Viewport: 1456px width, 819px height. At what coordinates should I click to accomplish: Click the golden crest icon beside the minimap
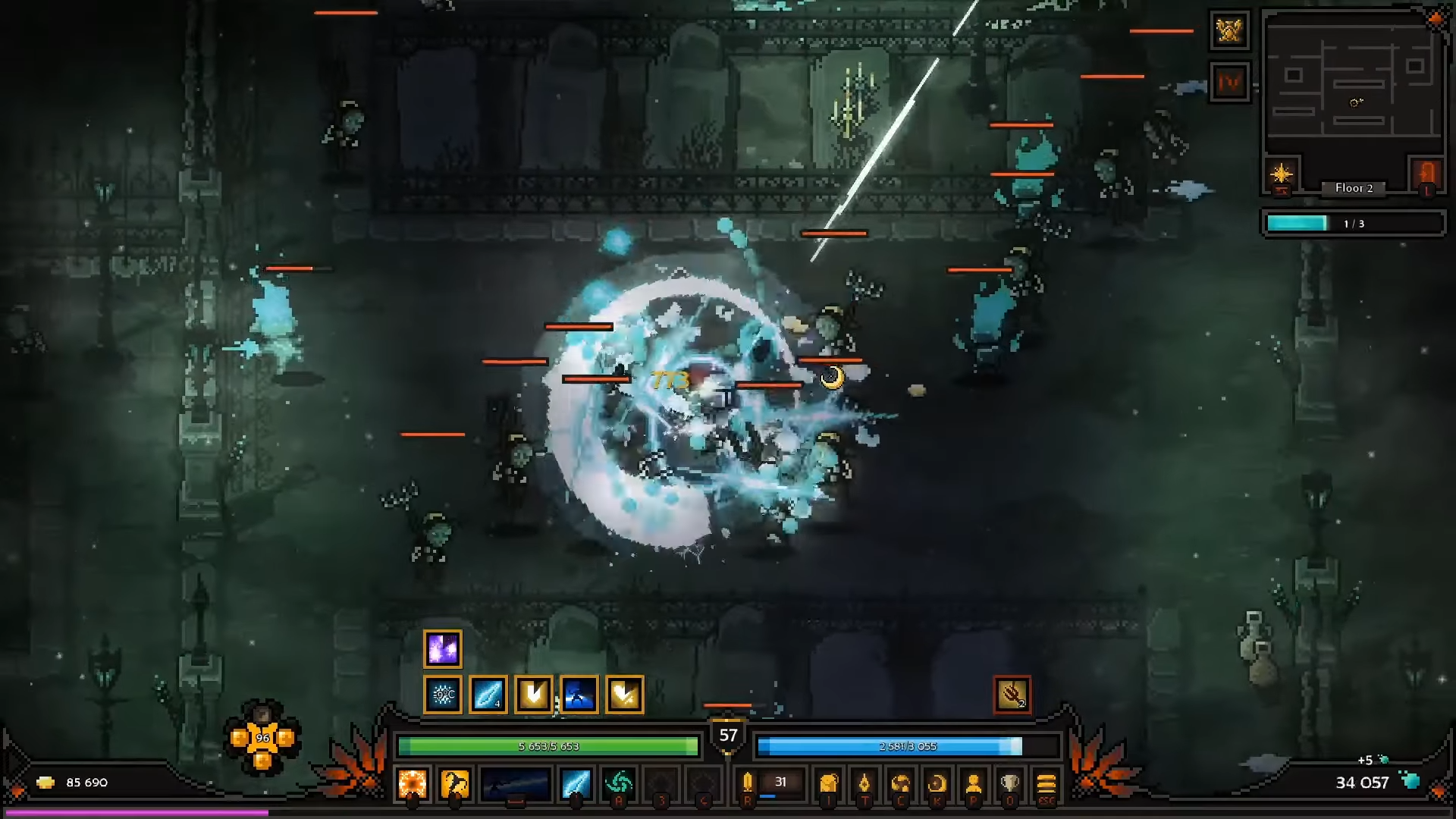(x=1229, y=30)
